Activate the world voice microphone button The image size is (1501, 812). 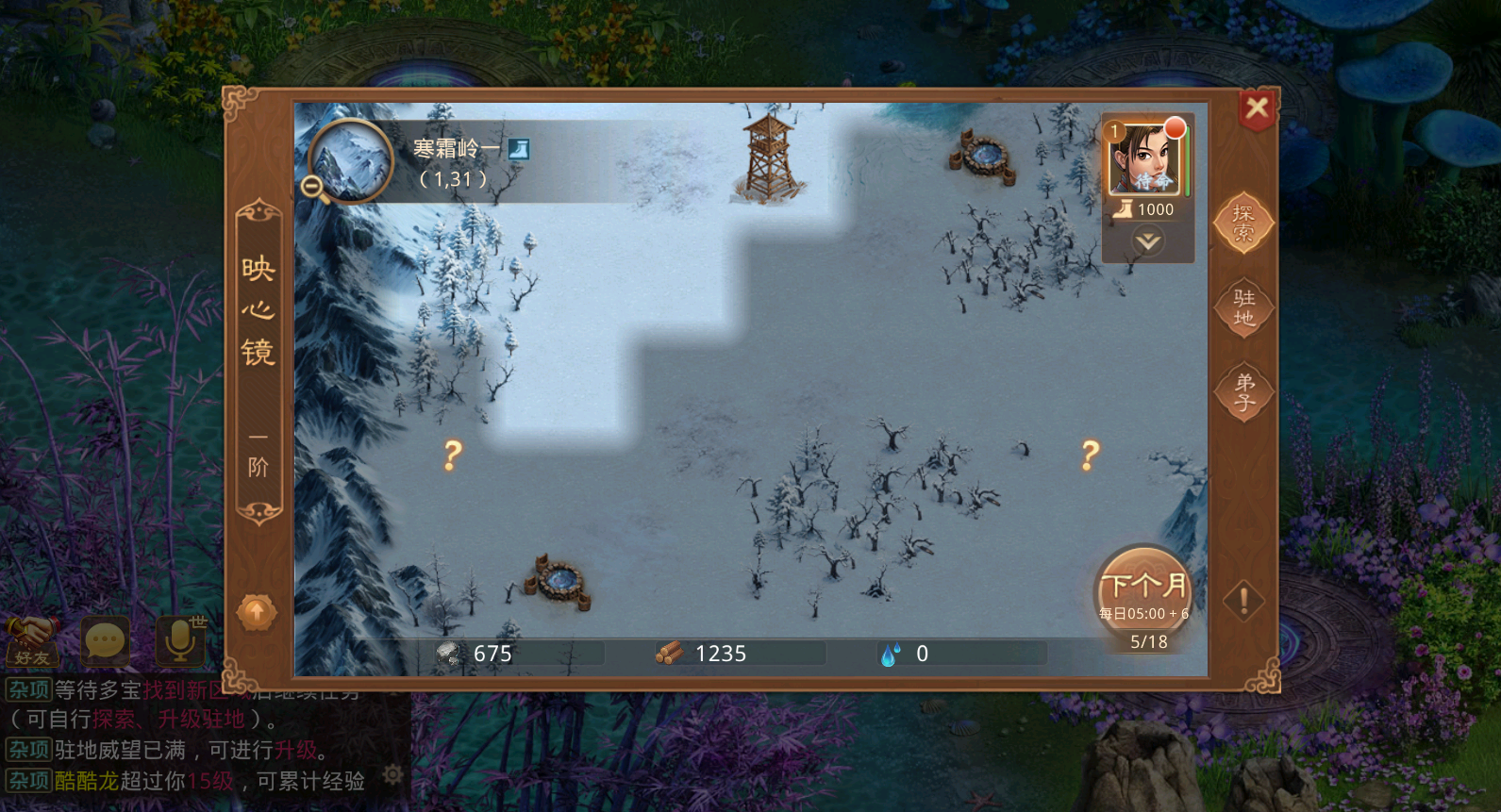point(179,641)
